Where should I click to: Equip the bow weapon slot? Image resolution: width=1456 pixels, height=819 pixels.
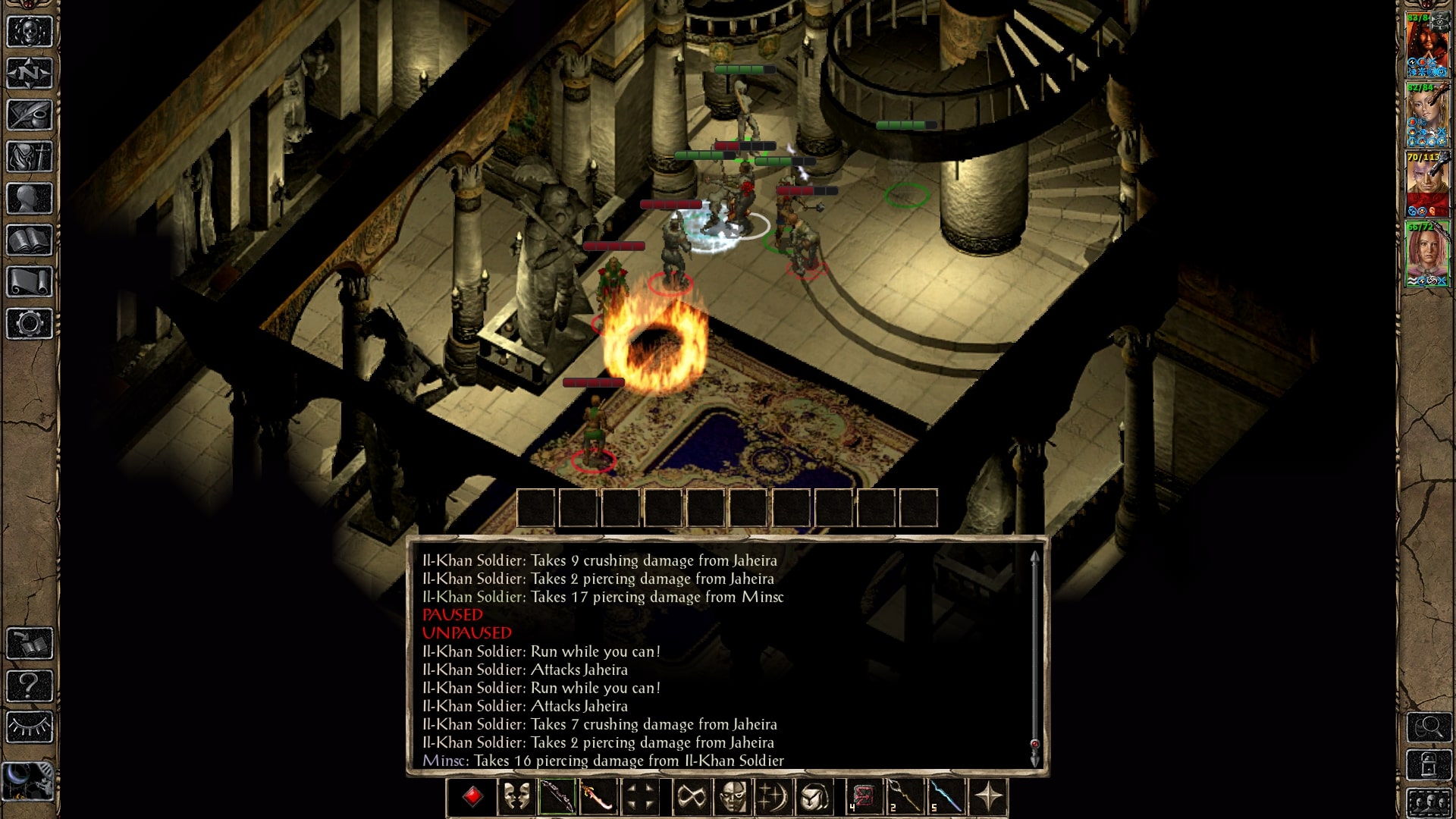pyautogui.click(x=557, y=797)
